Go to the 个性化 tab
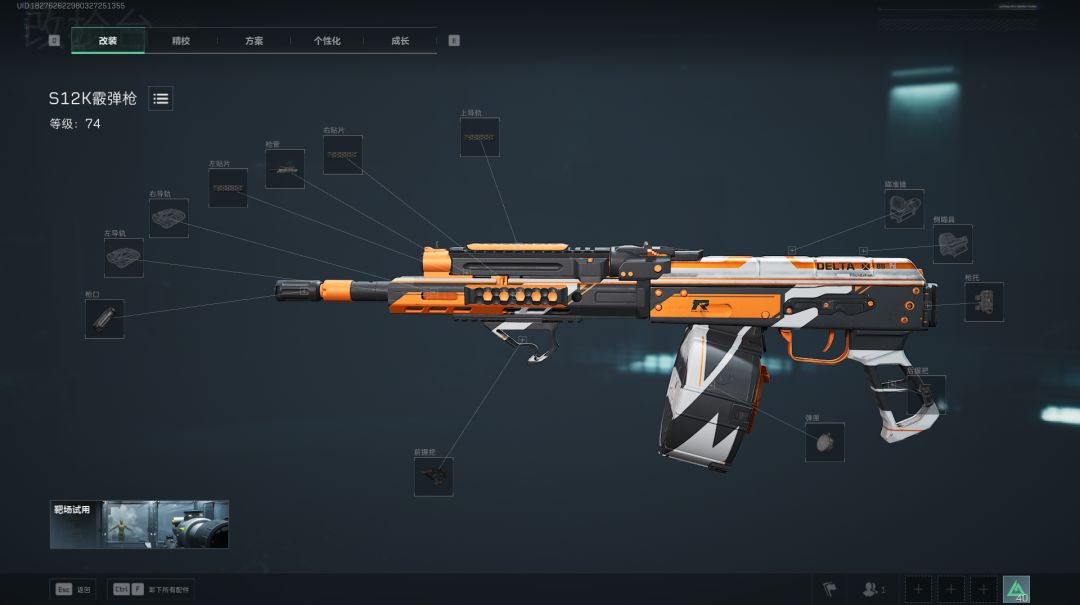The image size is (1080, 605). [x=327, y=41]
